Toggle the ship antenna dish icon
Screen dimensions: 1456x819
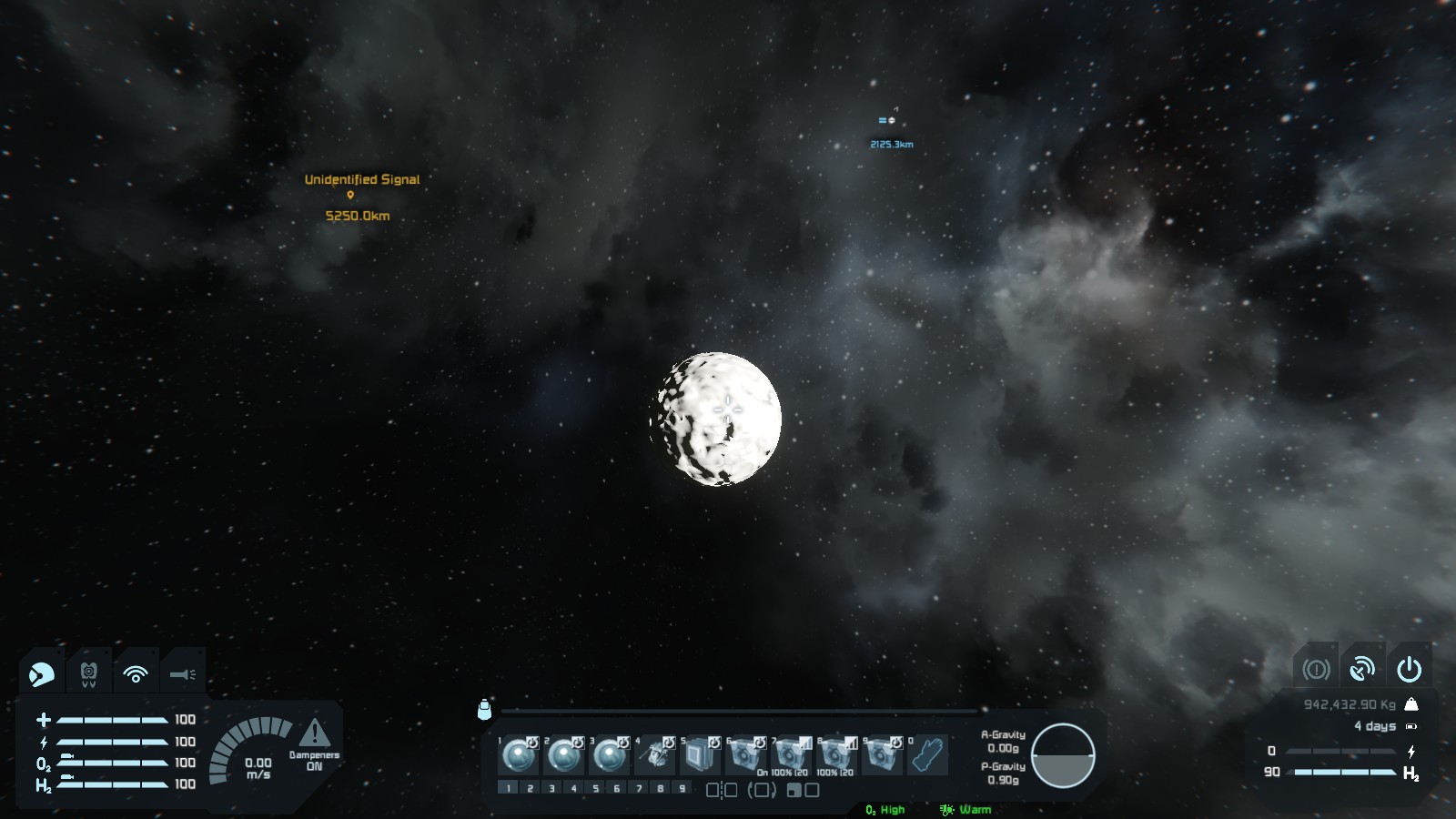1362,670
